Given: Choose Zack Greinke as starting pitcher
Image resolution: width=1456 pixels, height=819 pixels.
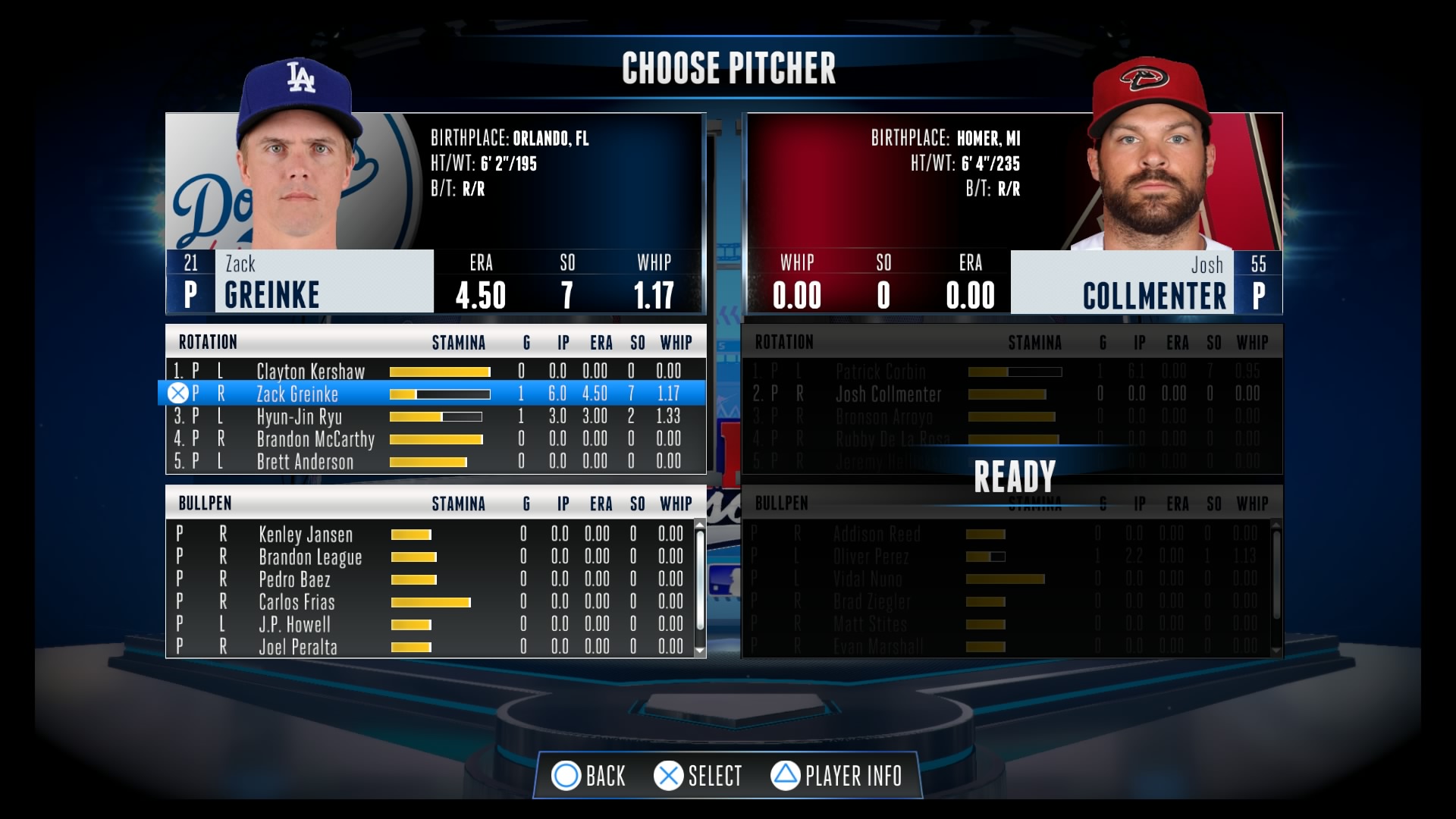Looking at the screenshot, I should [x=297, y=394].
